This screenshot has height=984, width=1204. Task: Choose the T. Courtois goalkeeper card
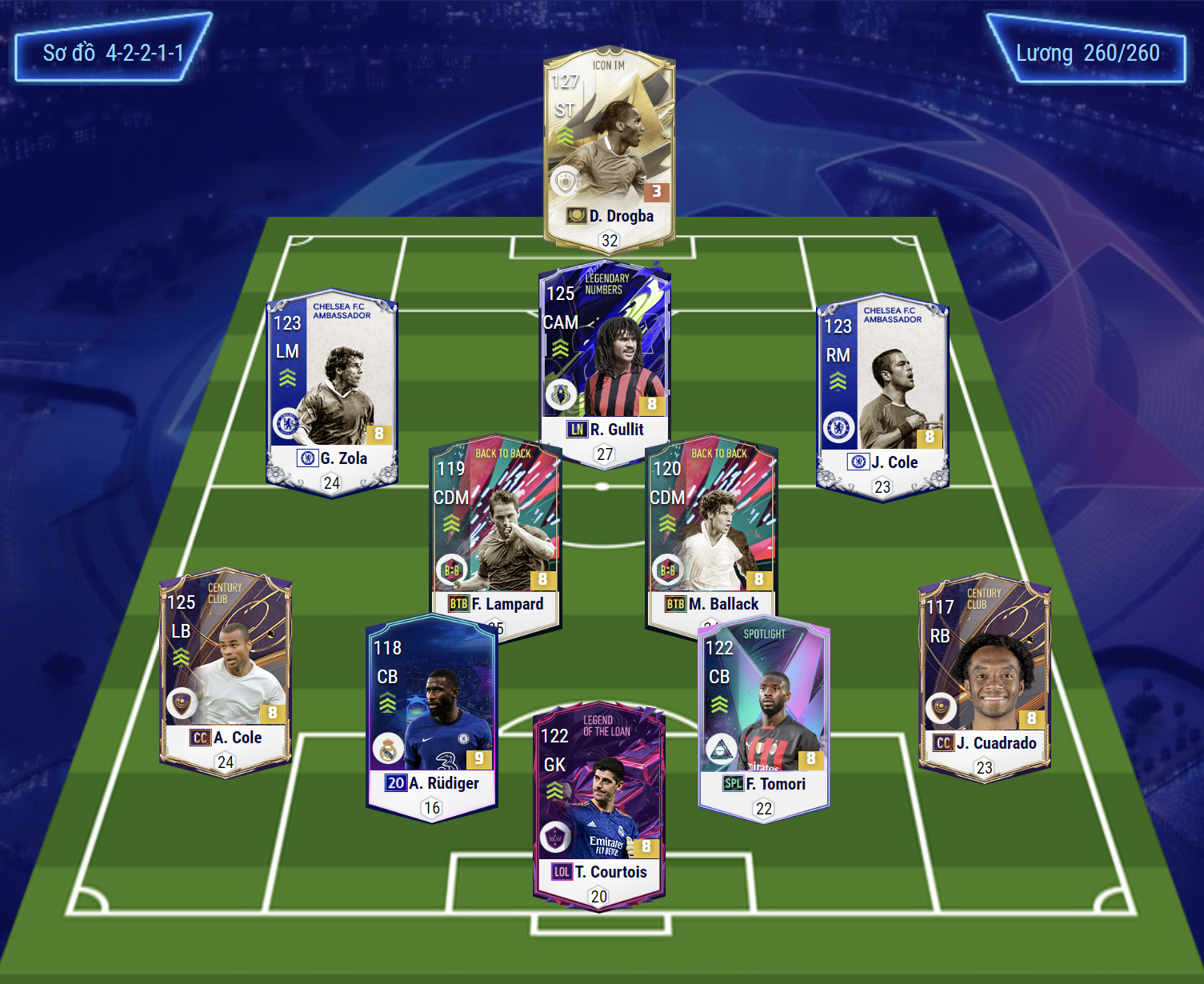pyautogui.click(x=599, y=804)
